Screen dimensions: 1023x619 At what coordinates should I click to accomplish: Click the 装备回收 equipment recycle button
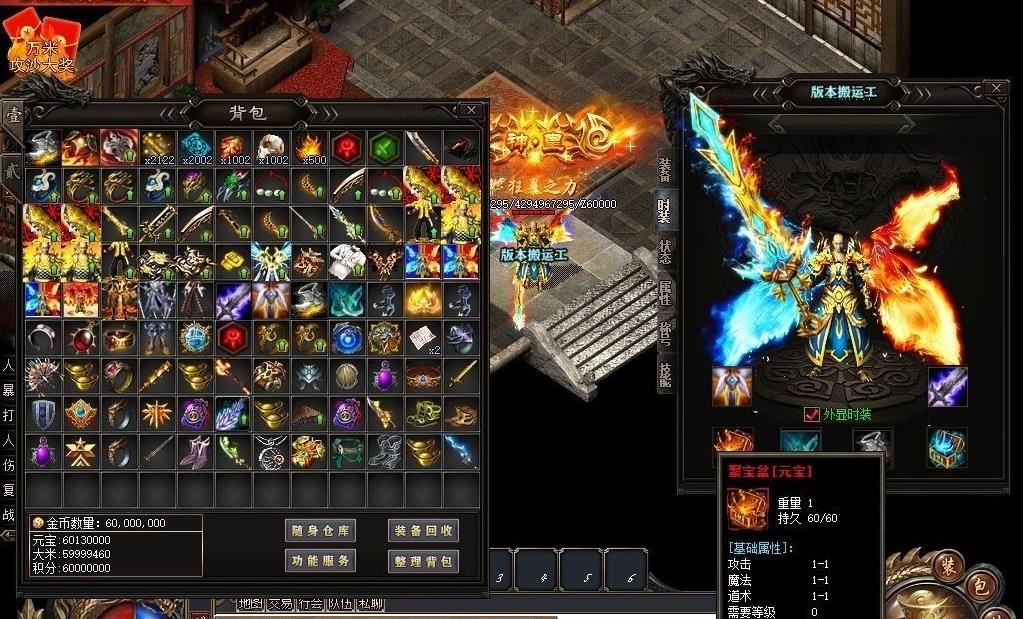[x=422, y=531]
